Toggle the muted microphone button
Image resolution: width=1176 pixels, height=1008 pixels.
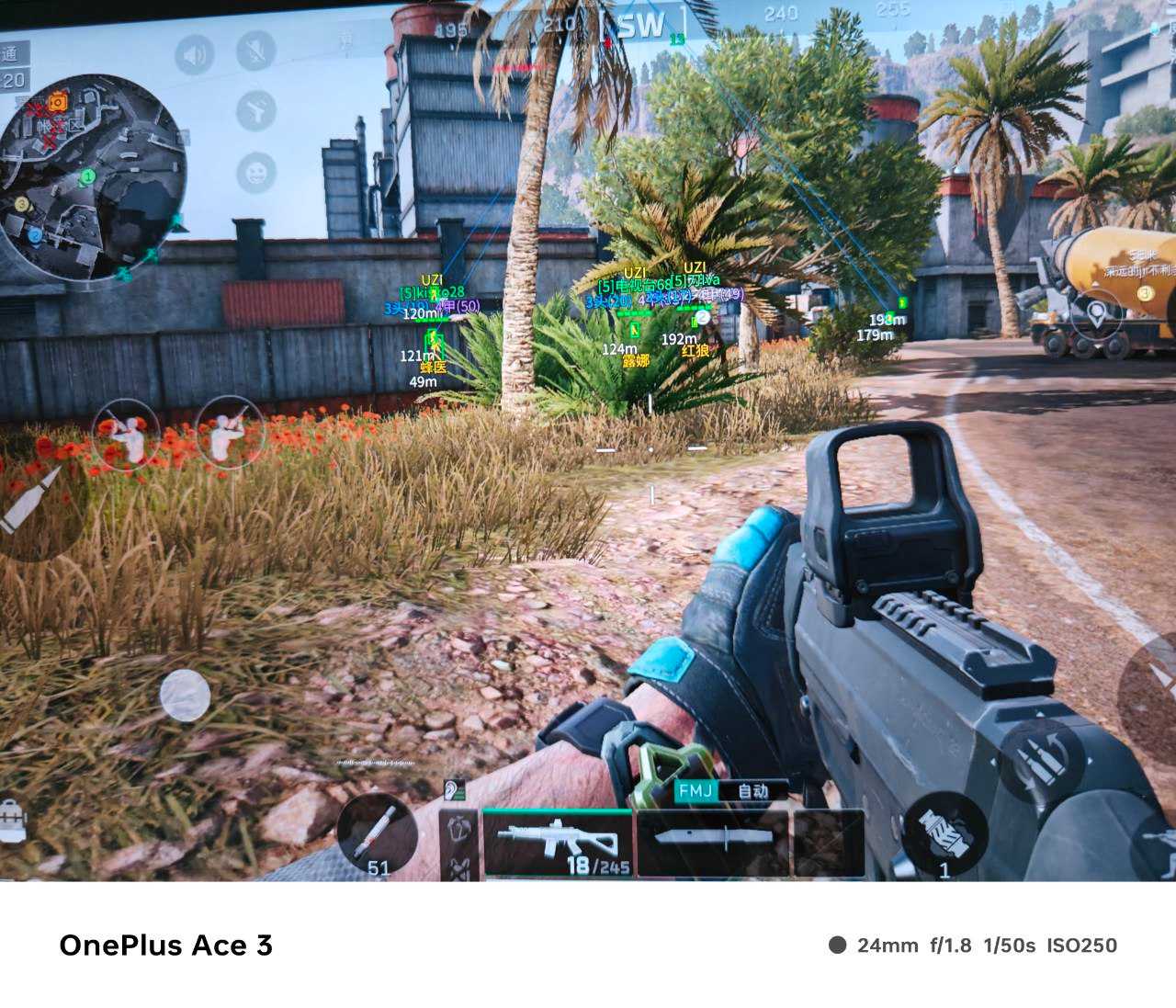[x=256, y=51]
